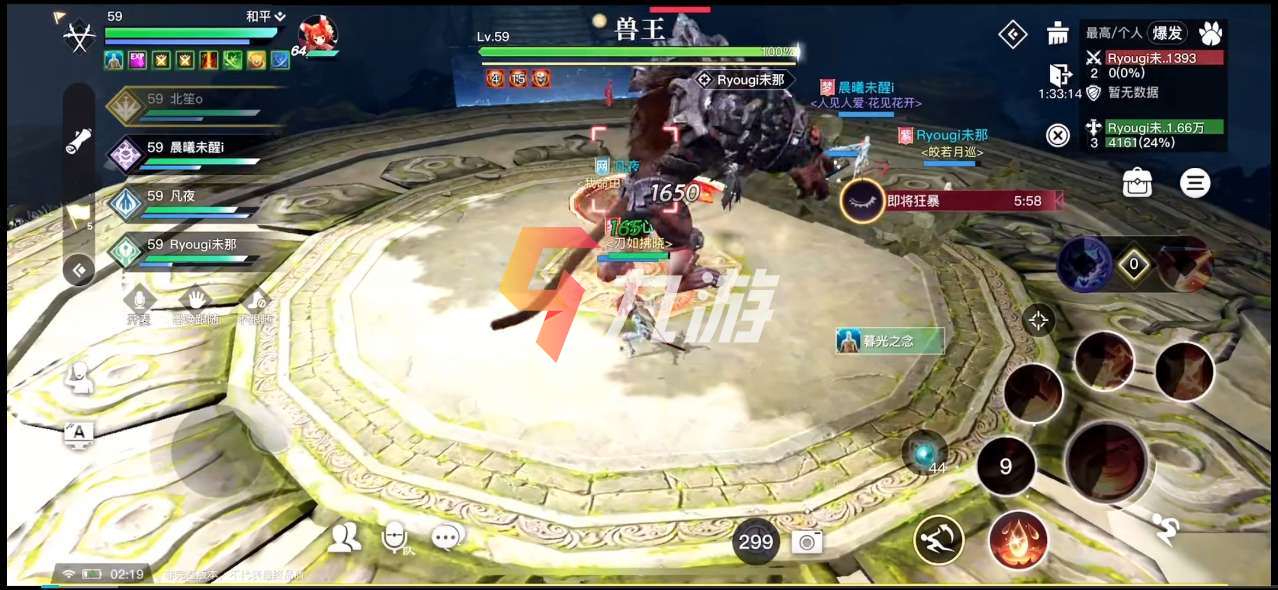
Task: Clear damage stats with the broom icon
Action: tap(1058, 34)
